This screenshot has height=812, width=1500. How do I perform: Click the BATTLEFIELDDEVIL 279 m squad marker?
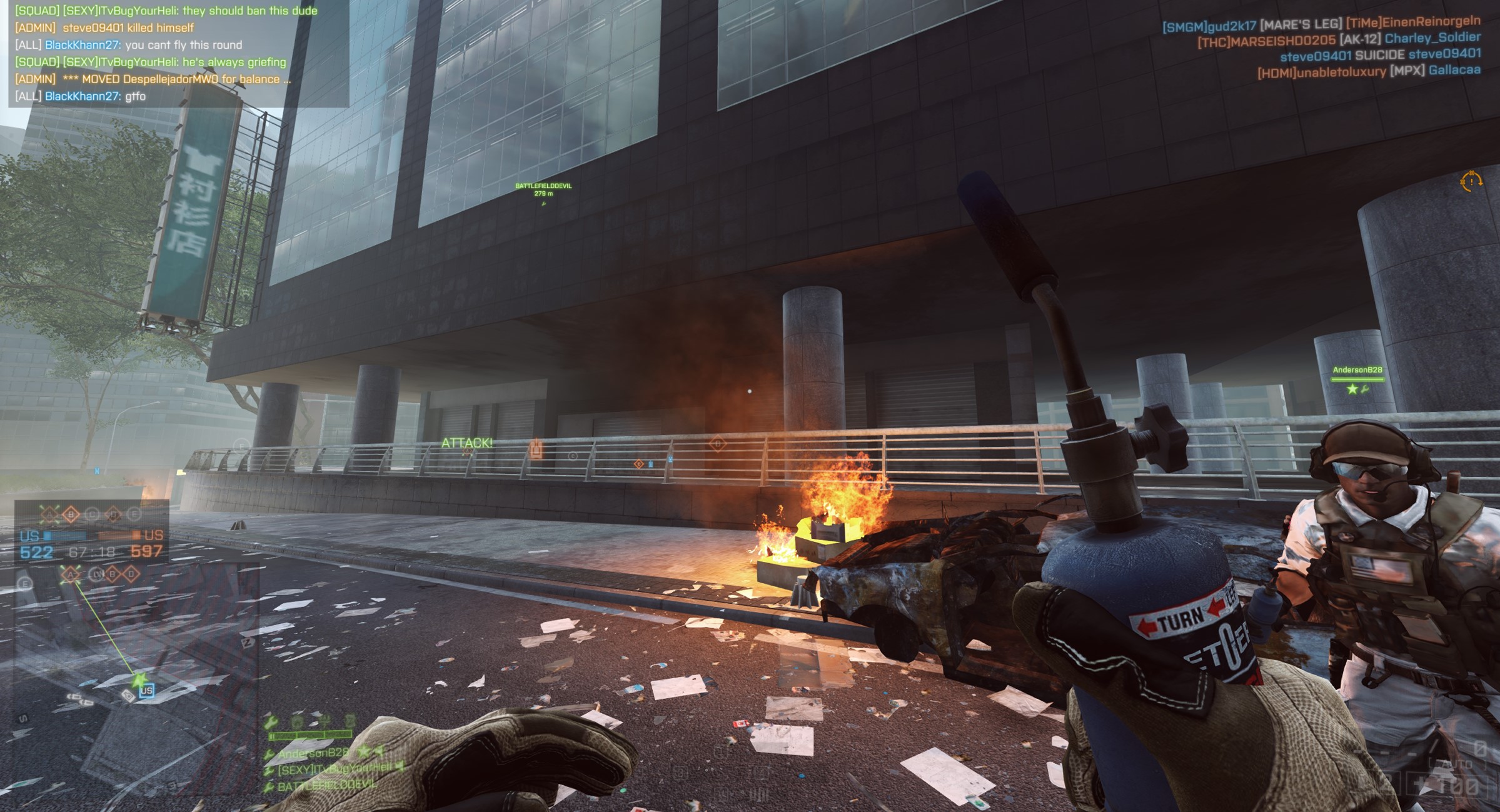[543, 189]
